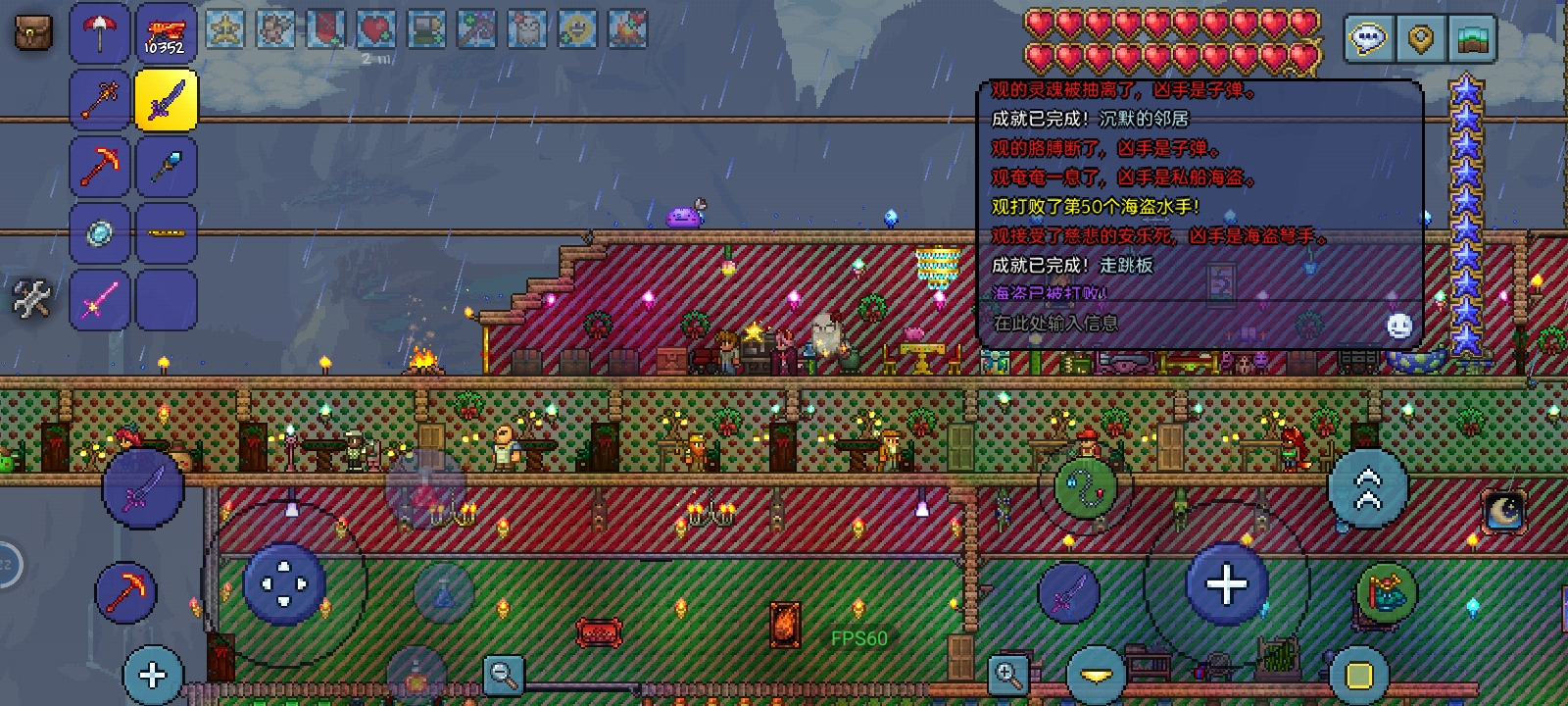This screenshot has width=1568, height=706.
Task: Tap the yellow down-arrow button
Action: tap(1096, 675)
